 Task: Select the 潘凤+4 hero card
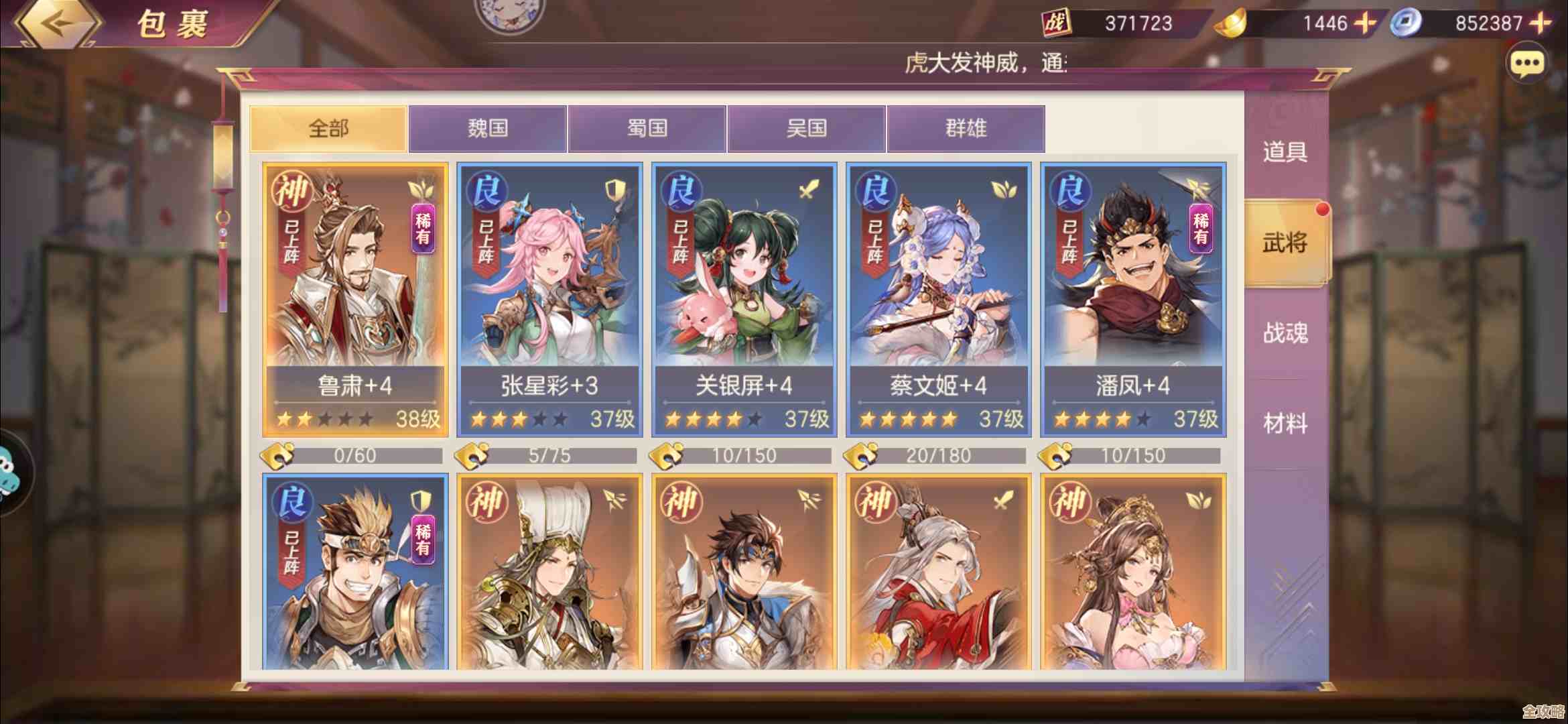(x=1133, y=300)
